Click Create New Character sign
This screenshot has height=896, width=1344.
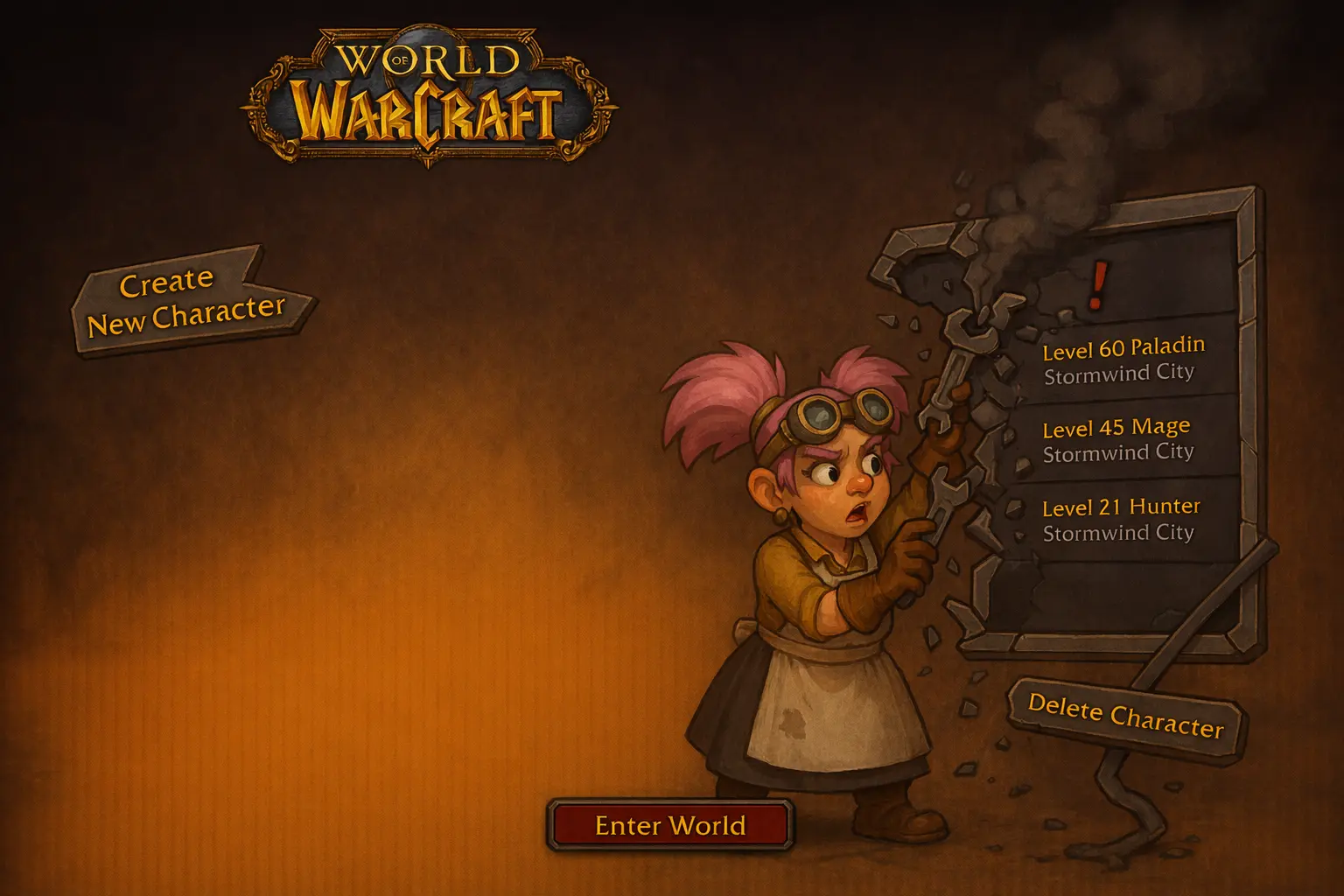point(188,302)
